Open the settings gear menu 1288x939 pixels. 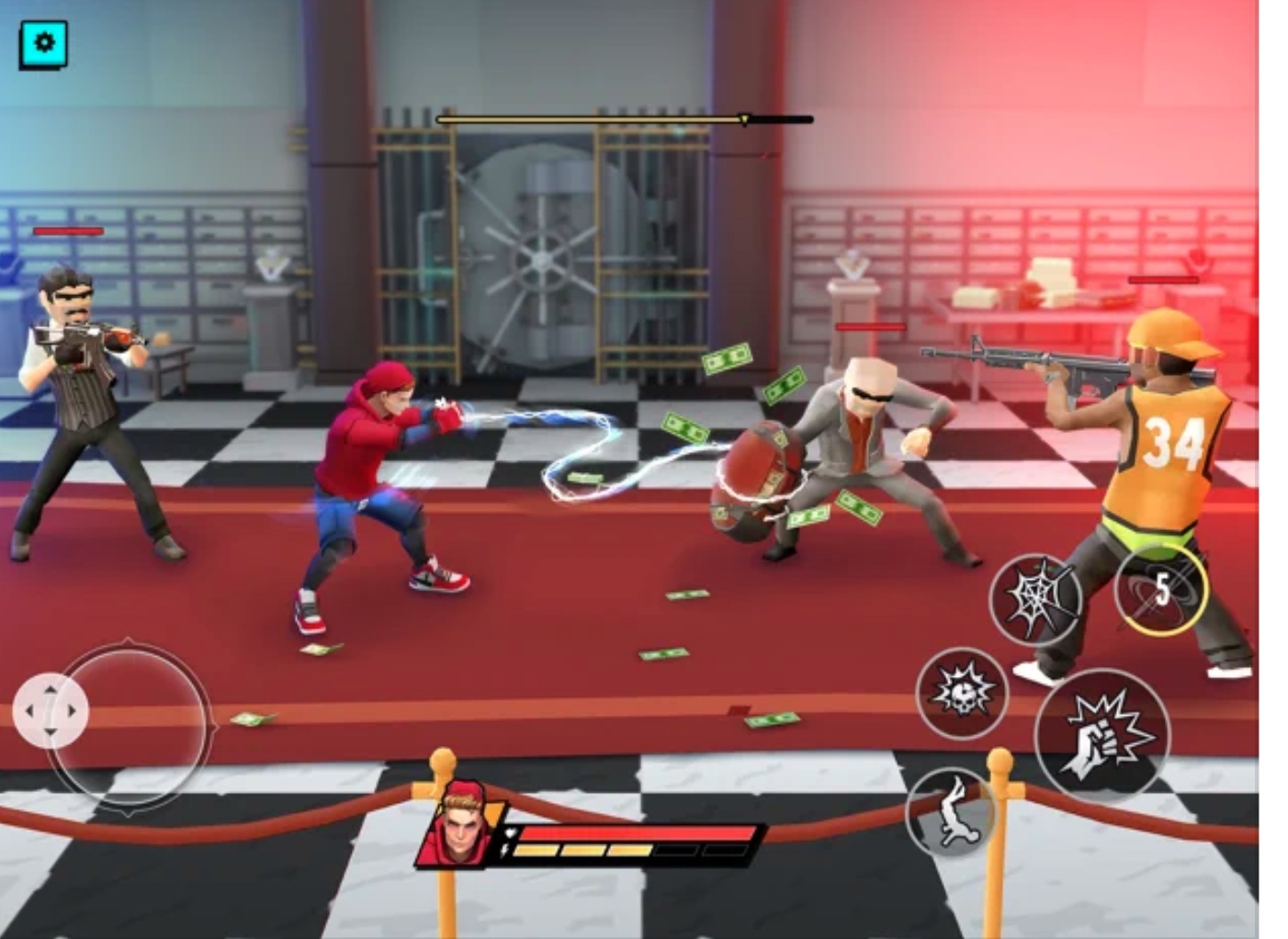(43, 43)
